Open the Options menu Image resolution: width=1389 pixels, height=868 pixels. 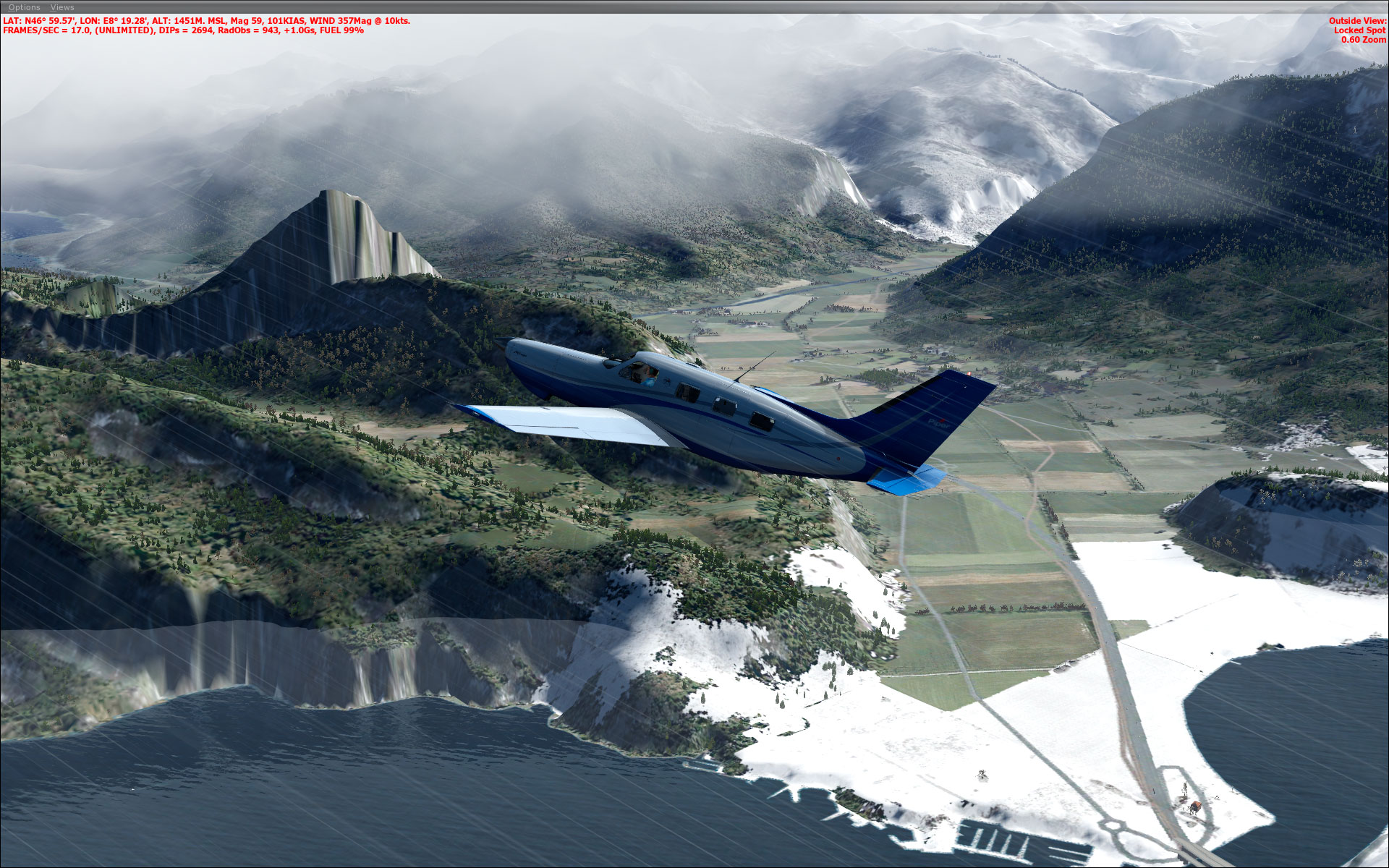point(25,7)
